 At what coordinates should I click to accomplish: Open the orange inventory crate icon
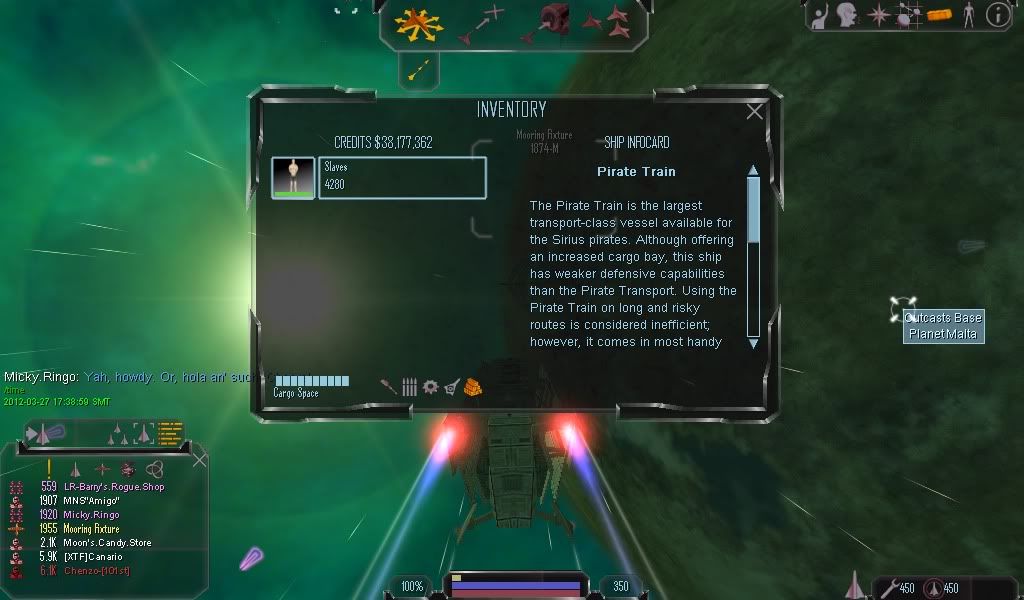coord(937,15)
